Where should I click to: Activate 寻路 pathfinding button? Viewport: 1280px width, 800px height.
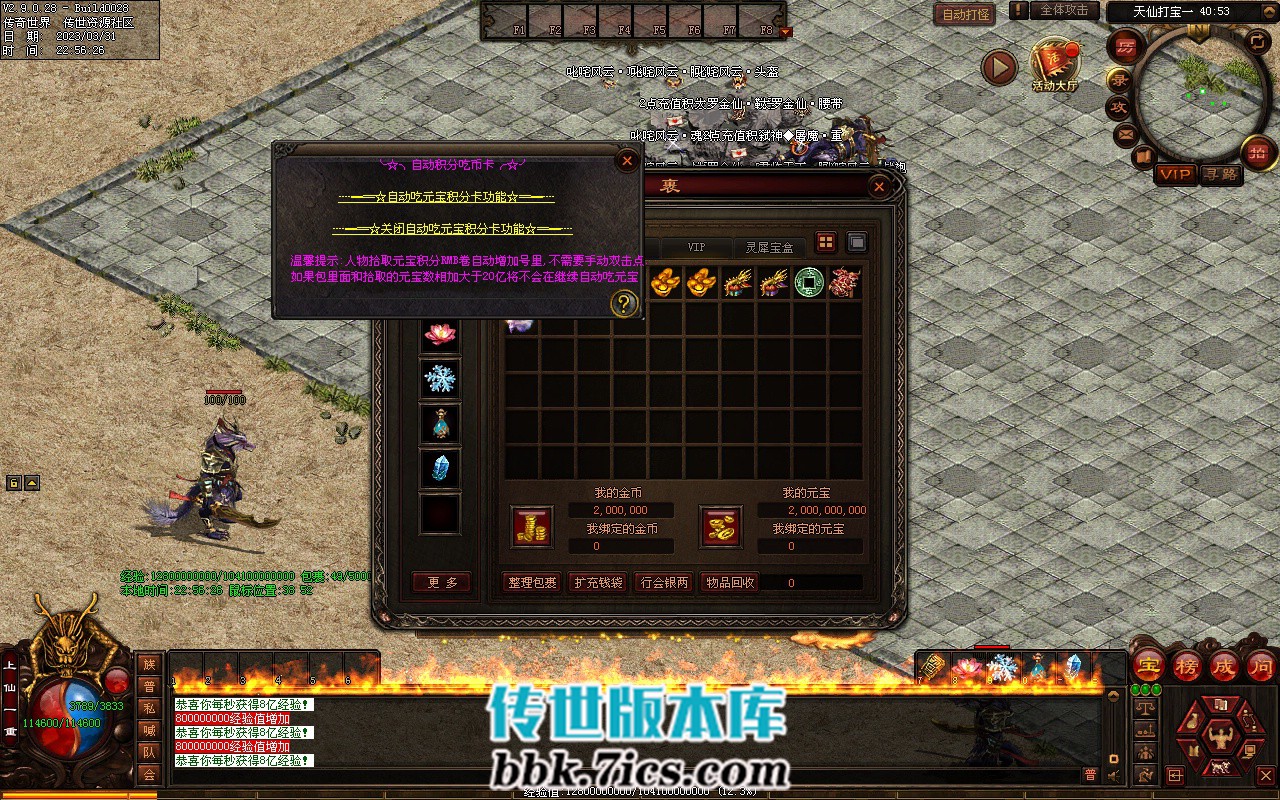click(x=1219, y=174)
